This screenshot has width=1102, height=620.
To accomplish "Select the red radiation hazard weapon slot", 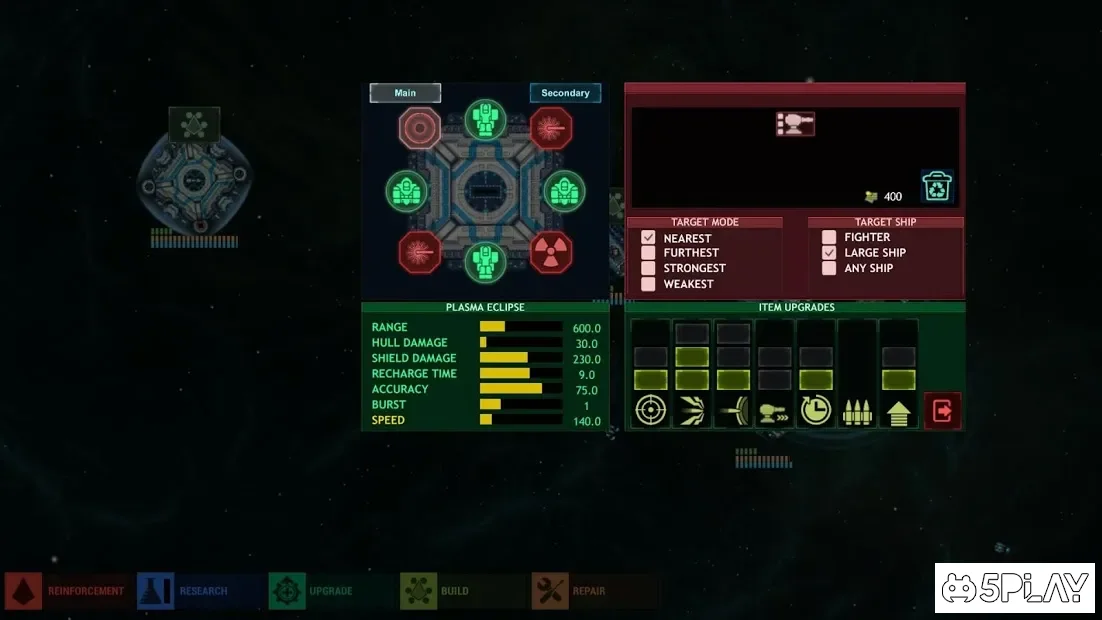I will (x=551, y=251).
